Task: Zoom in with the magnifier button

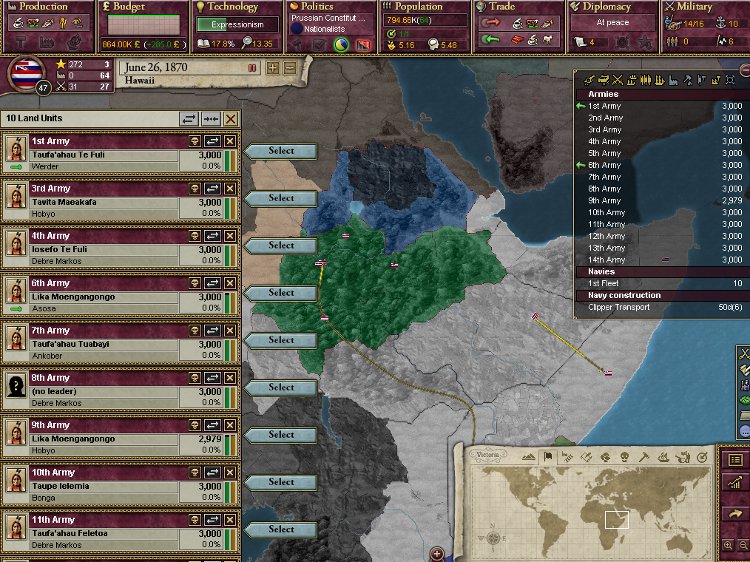Action: click(728, 546)
